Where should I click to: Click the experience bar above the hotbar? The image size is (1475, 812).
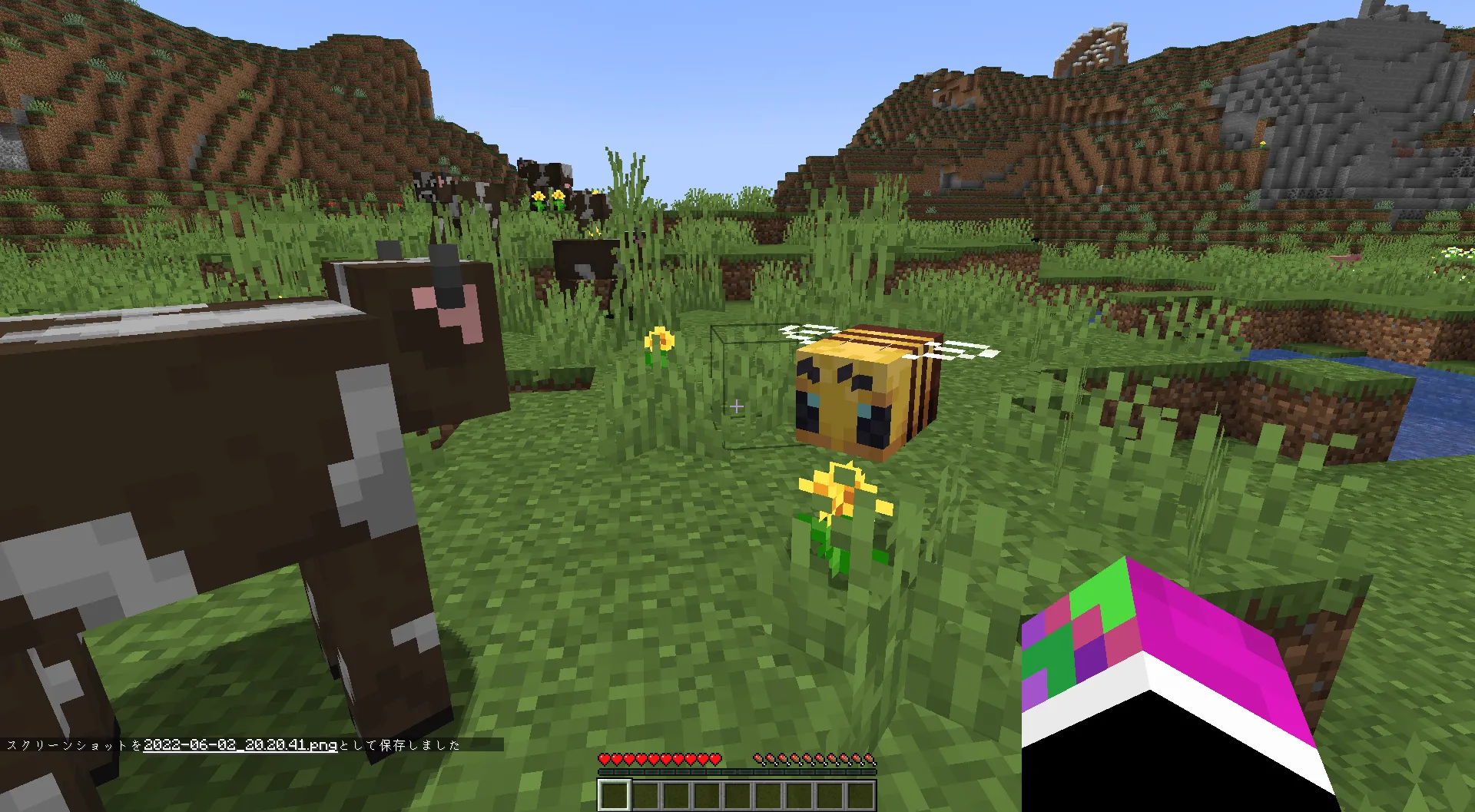(737, 771)
